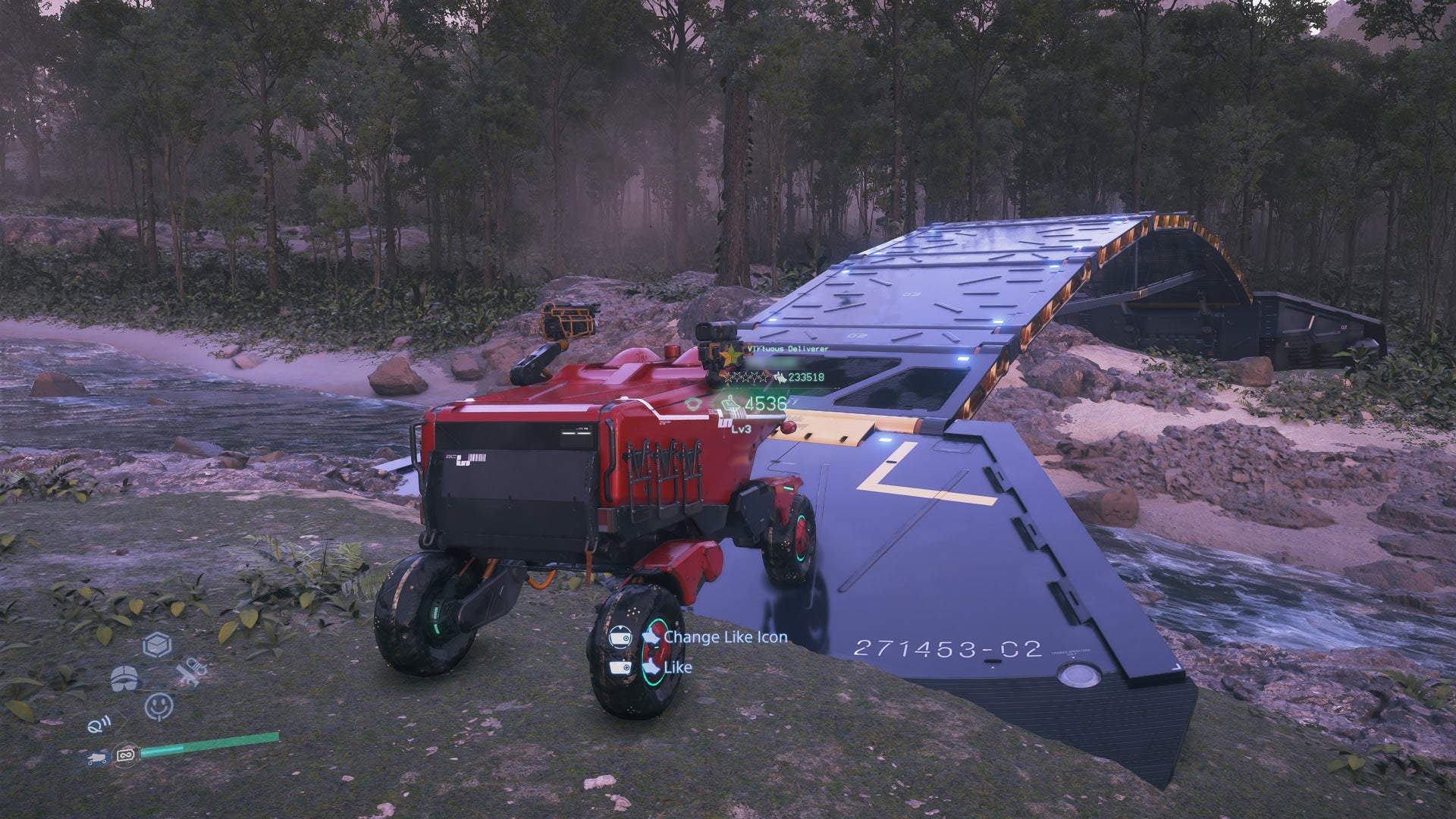Click the green thumbs-up beside the 4536 count
The height and width of the screenshot is (819, 1456).
730,403
